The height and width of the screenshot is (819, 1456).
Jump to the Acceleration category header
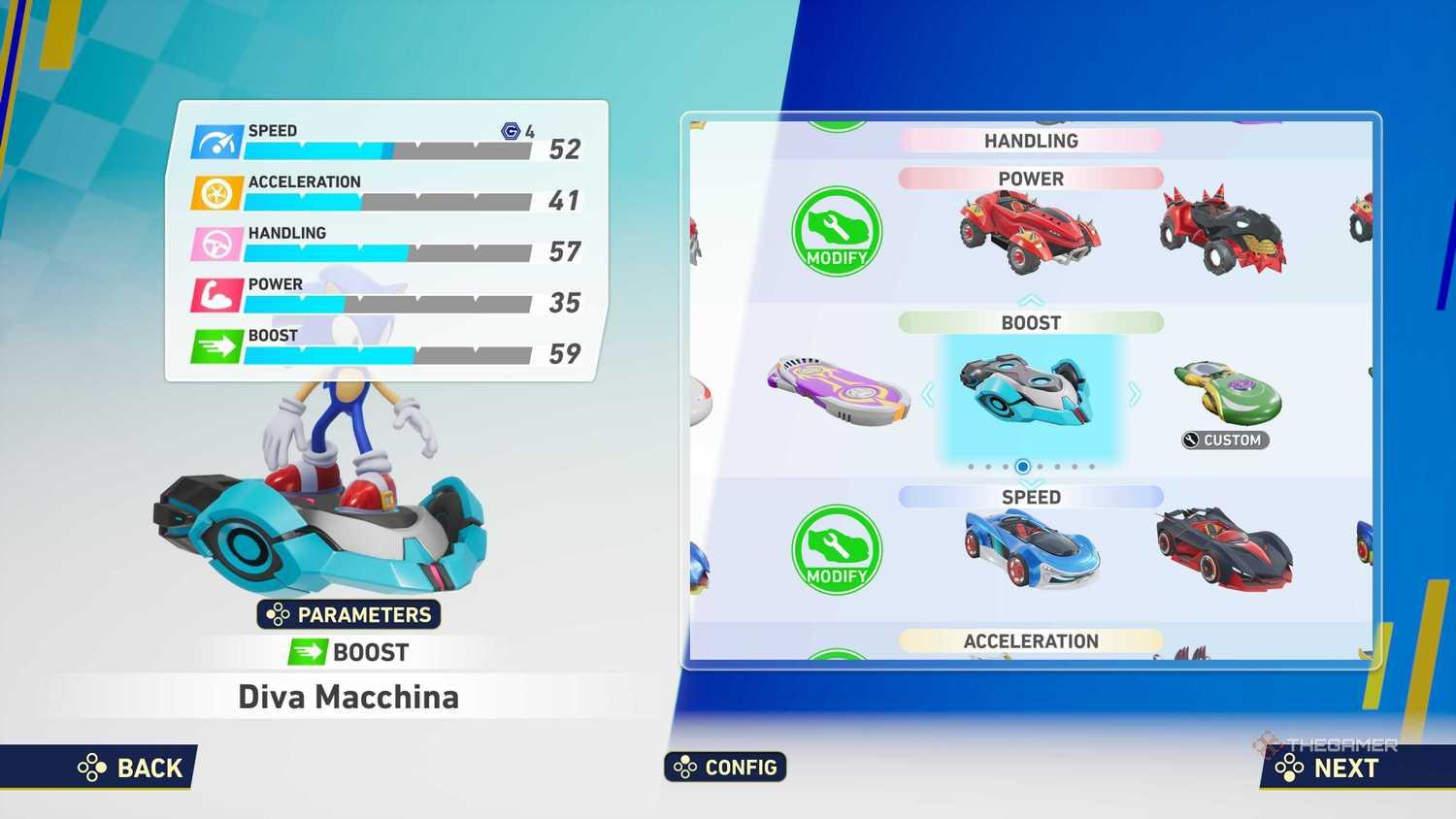click(1030, 640)
